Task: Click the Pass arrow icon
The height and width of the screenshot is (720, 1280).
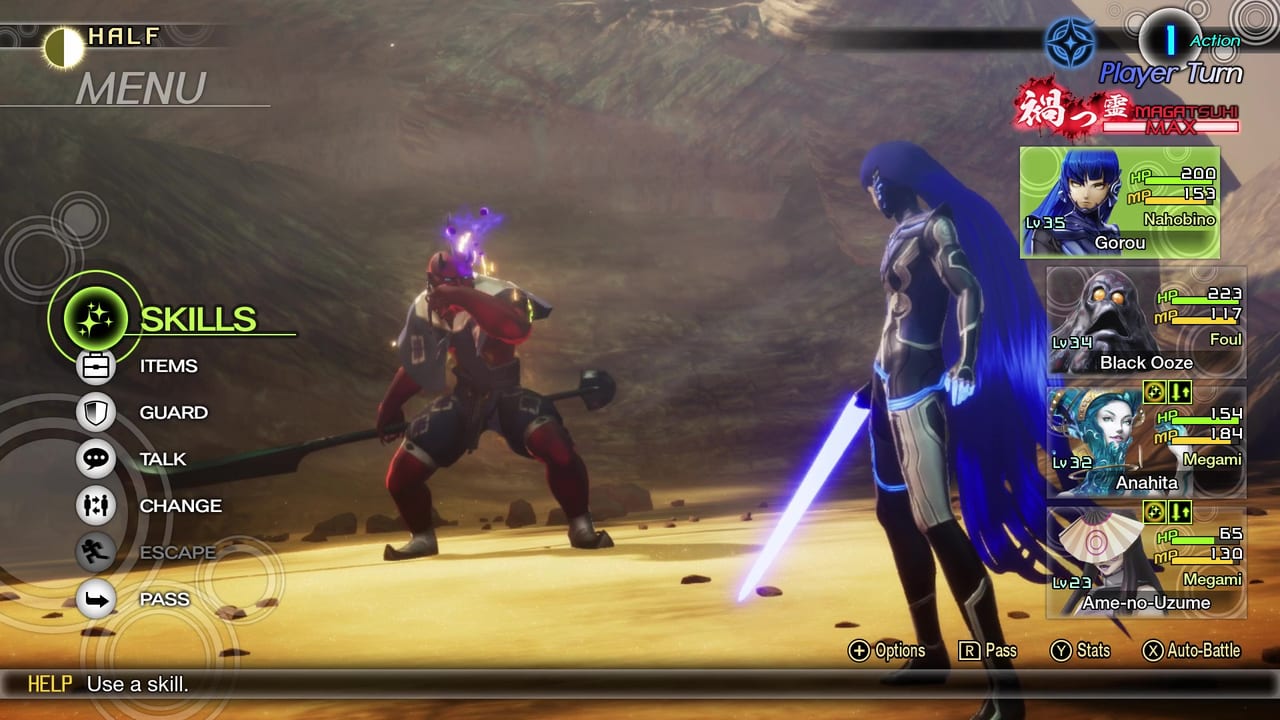Action: coord(95,598)
